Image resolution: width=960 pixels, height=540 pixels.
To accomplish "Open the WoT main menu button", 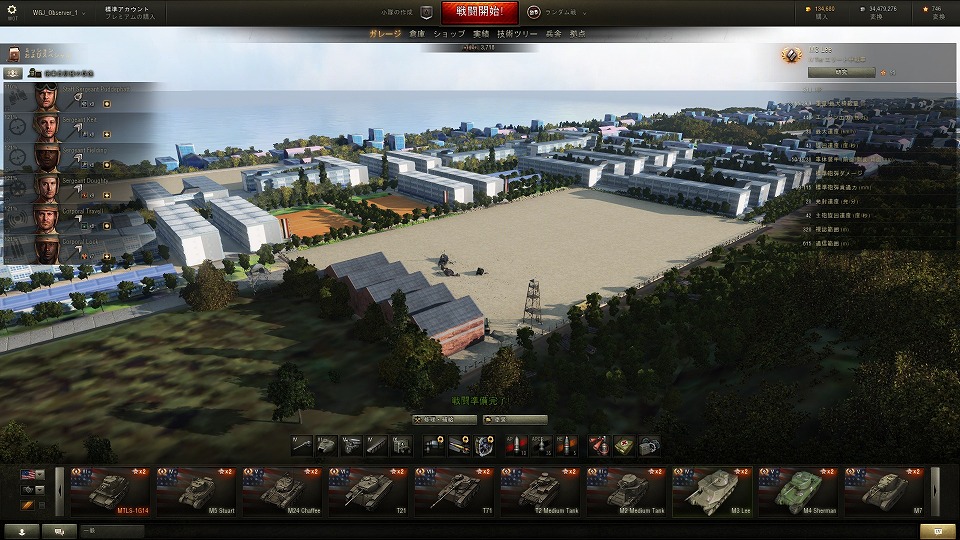I will 14,13.
